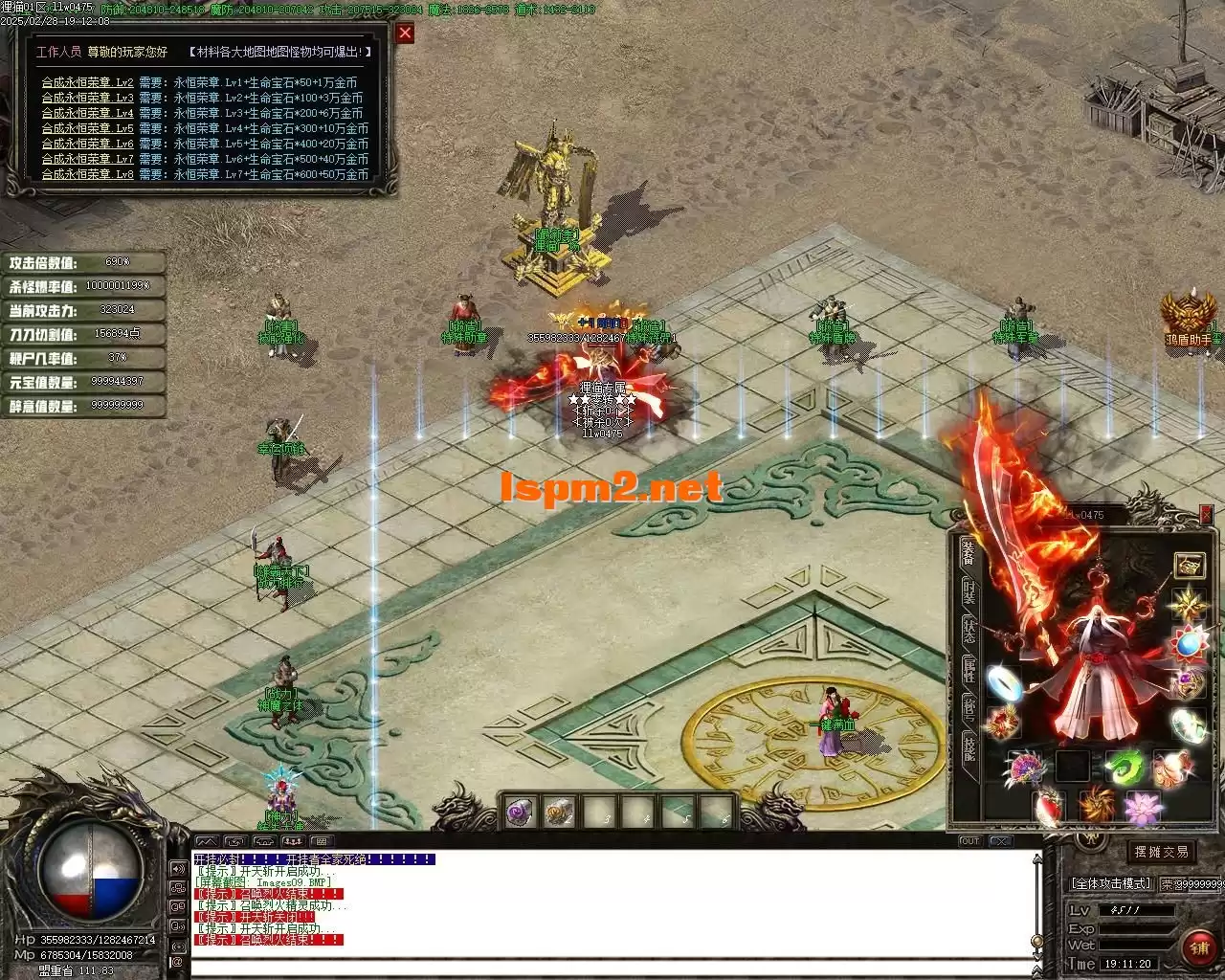The width and height of the screenshot is (1225, 980).
Task: Click the green dragon ring equipment slot
Action: 1123,768
